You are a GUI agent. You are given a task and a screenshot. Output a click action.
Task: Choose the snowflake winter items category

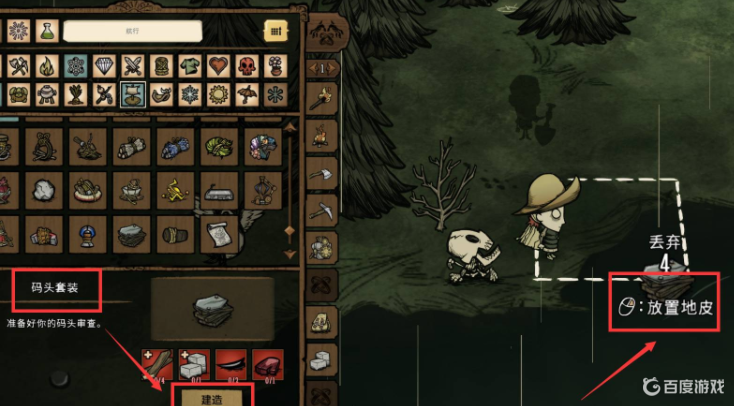point(189,95)
